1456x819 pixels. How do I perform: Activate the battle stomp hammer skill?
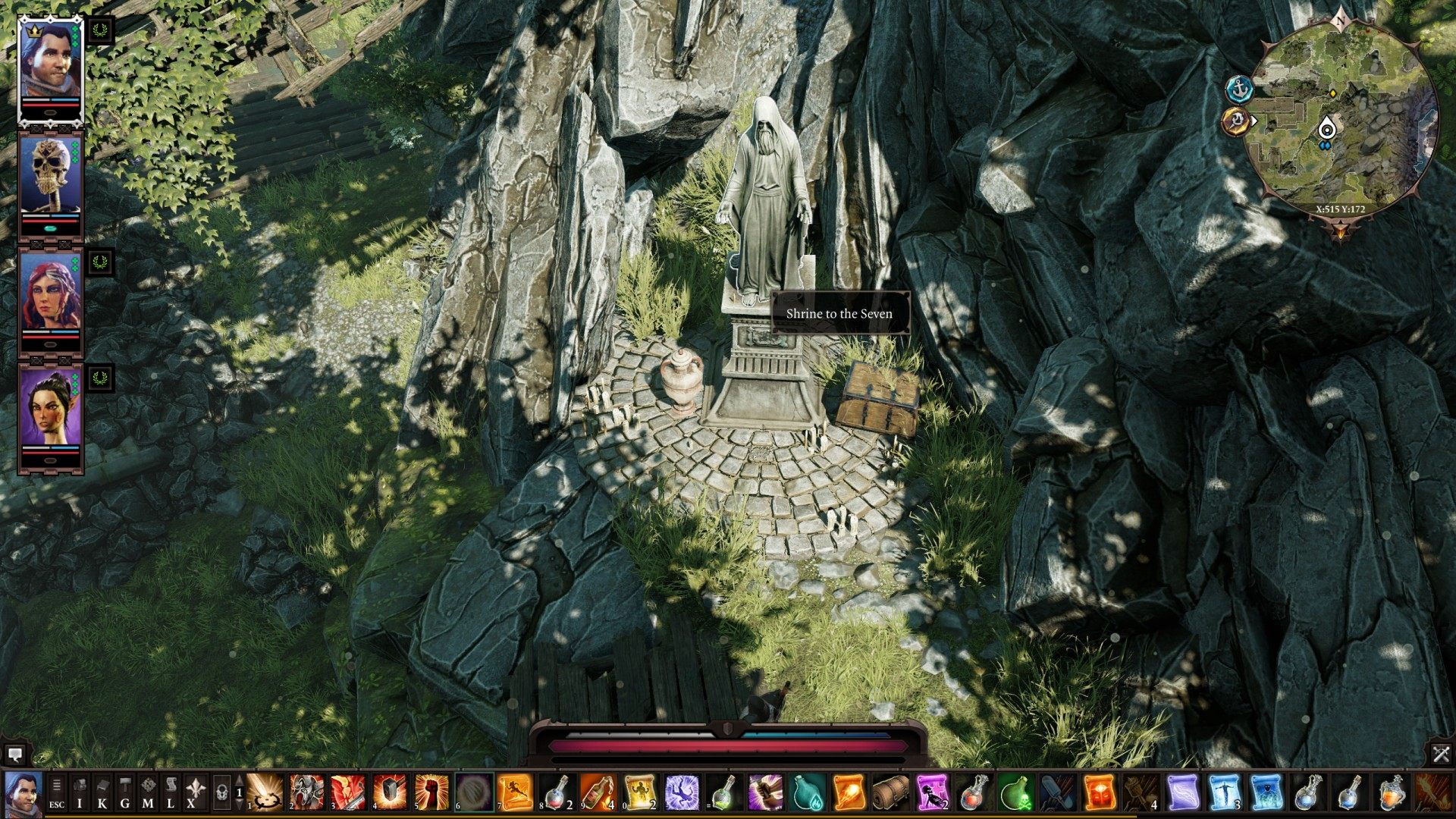(390, 793)
